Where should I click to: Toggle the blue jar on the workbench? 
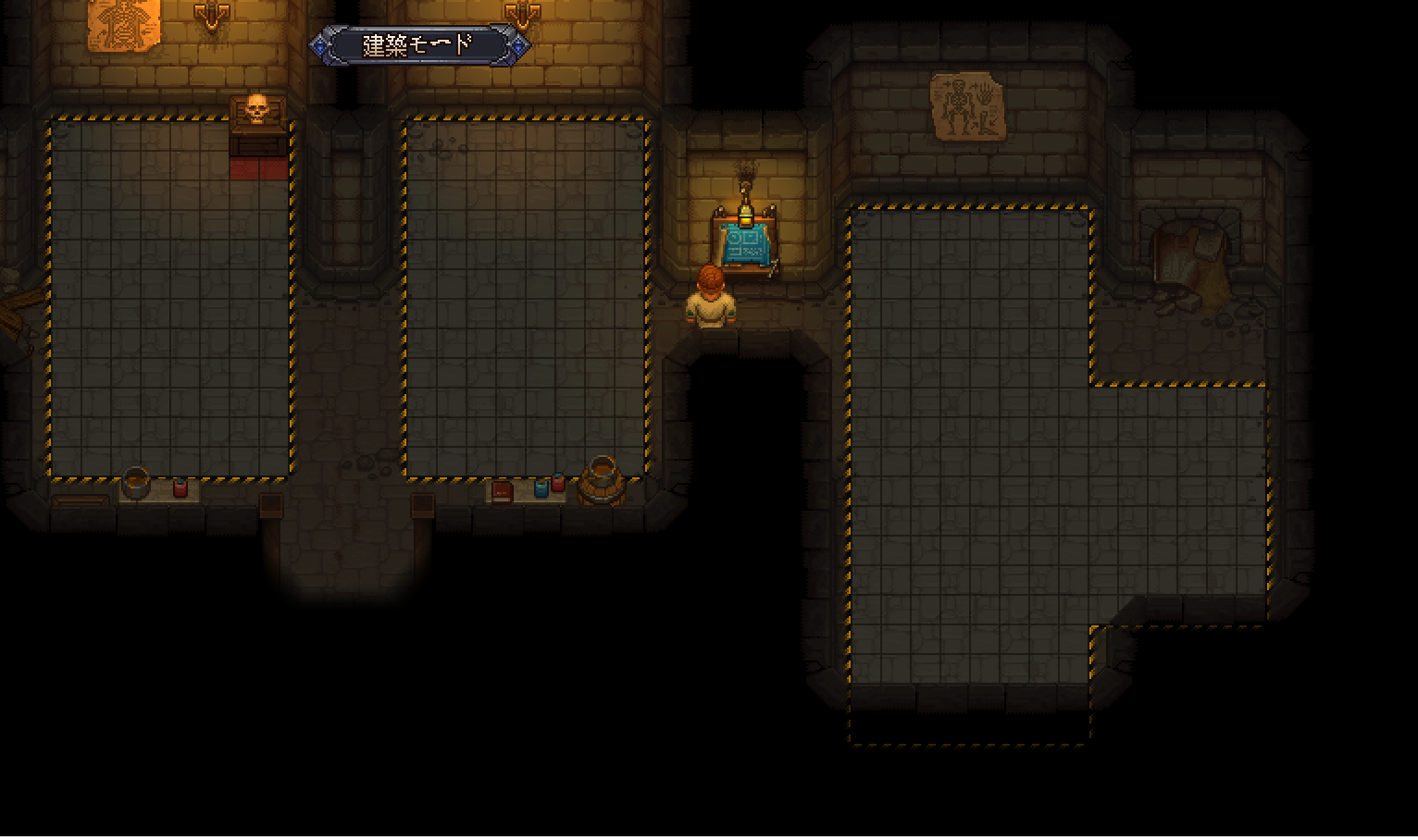[541, 488]
